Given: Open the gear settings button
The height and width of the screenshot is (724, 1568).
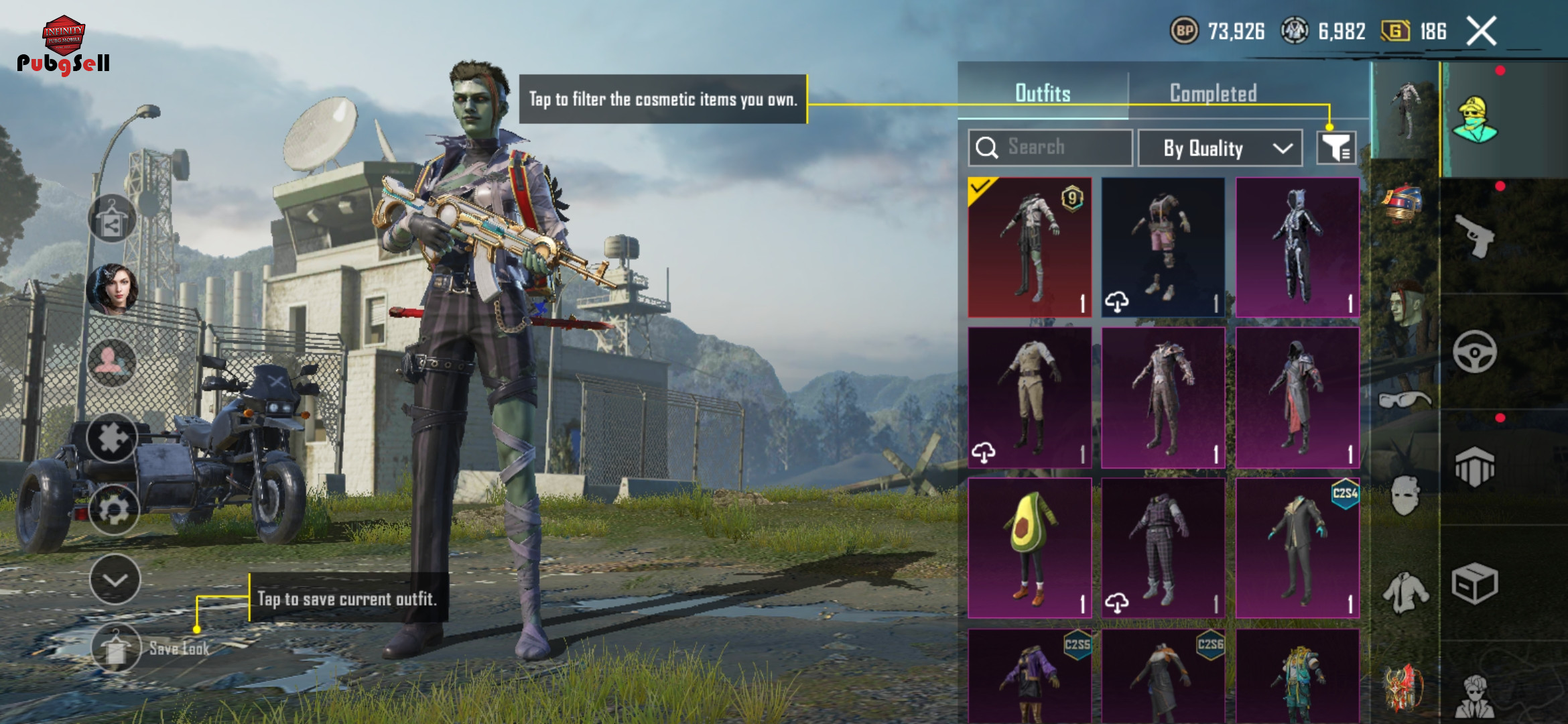Looking at the screenshot, I should 113,509.
